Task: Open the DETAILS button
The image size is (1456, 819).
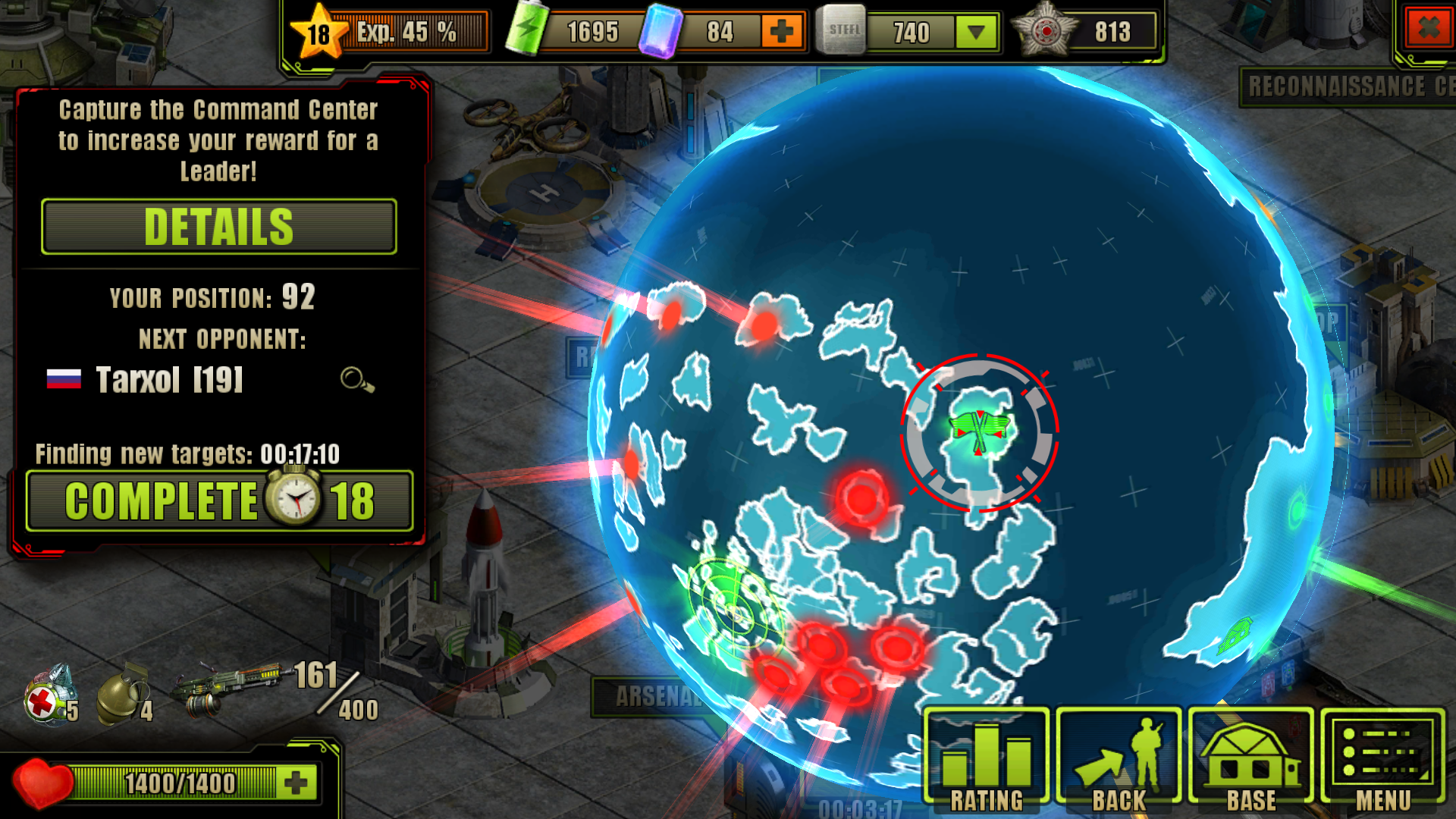Action: (x=218, y=227)
